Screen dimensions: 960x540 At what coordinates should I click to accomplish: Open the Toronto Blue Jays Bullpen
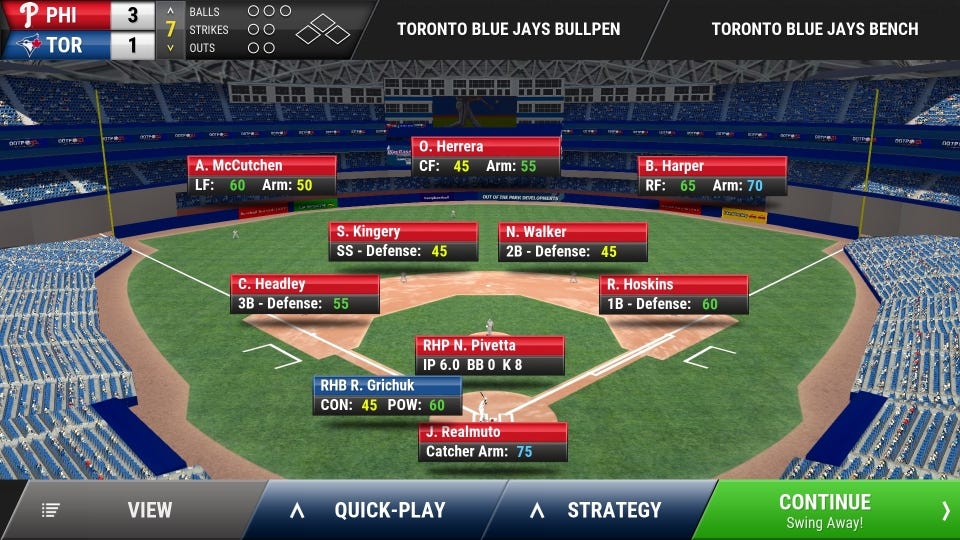(508, 29)
